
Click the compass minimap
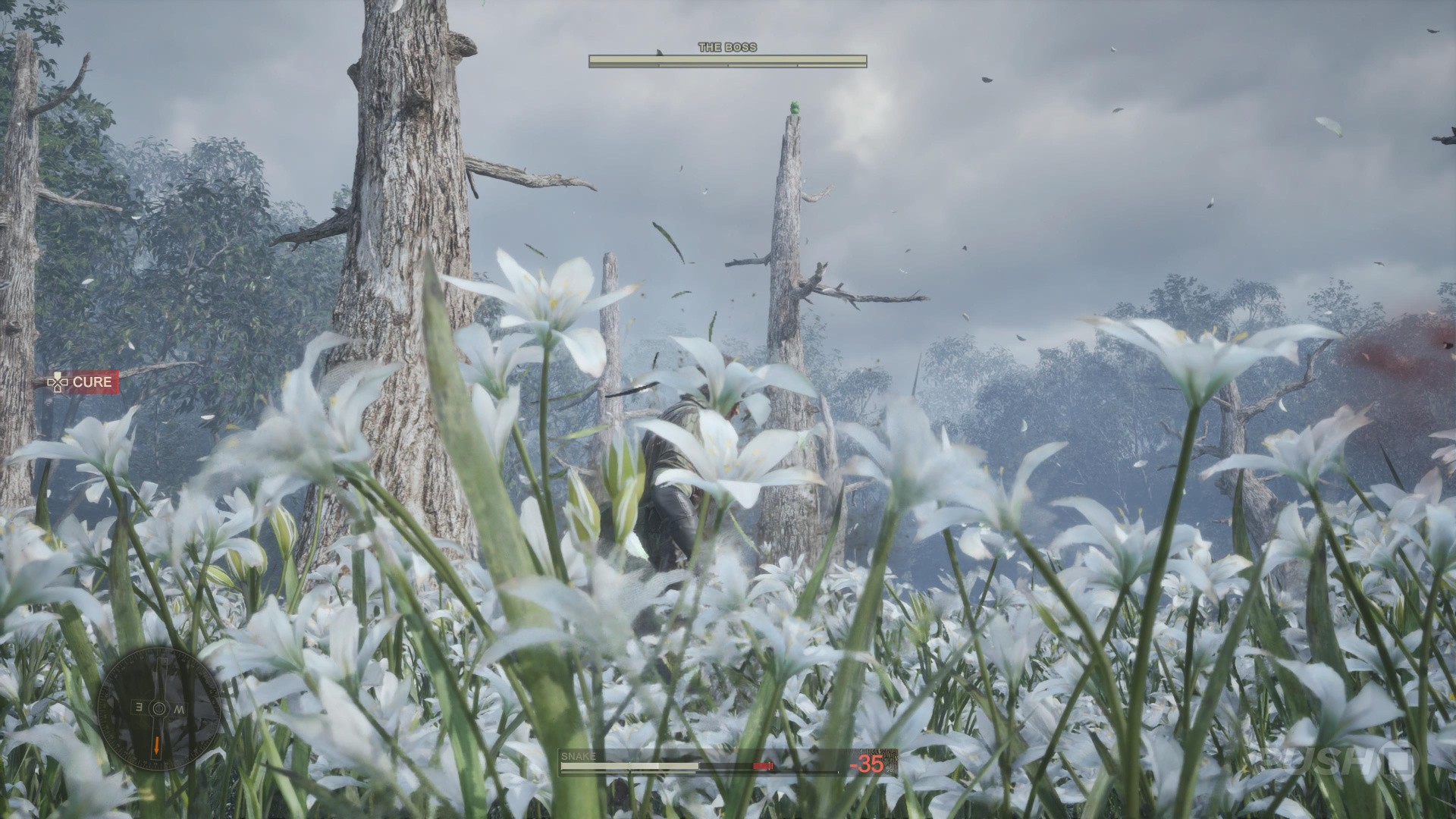158,708
